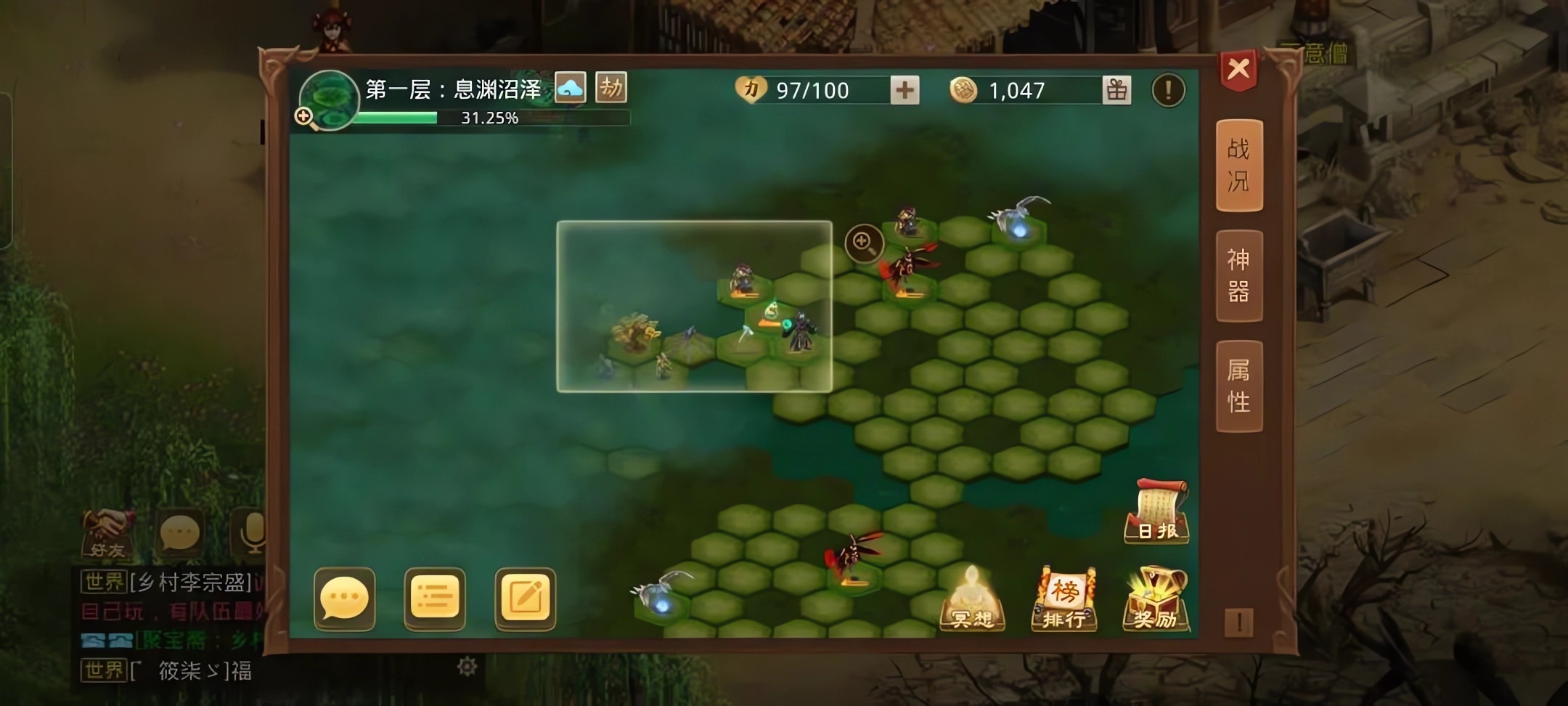Close the swamp map panel
The width and height of the screenshot is (1568, 706).
click(x=1238, y=70)
